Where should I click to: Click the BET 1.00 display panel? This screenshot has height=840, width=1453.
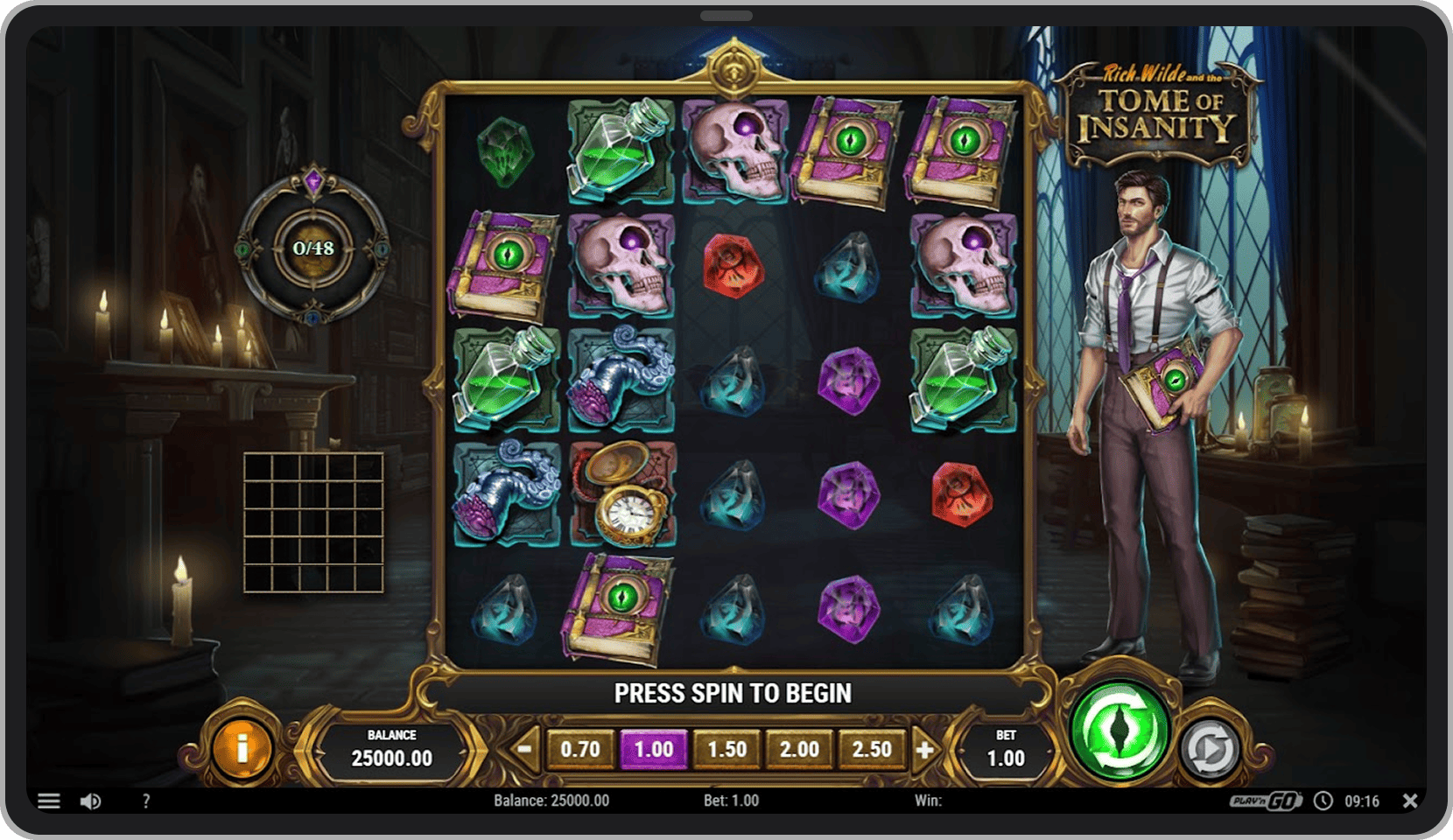(1005, 749)
